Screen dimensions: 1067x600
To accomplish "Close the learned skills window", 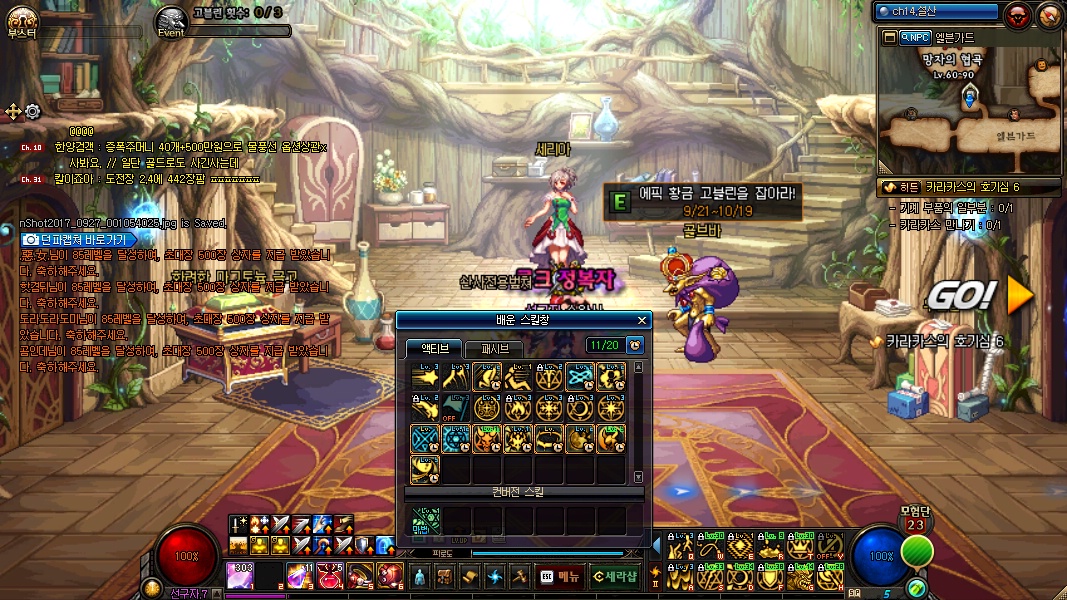I will tap(642, 320).
